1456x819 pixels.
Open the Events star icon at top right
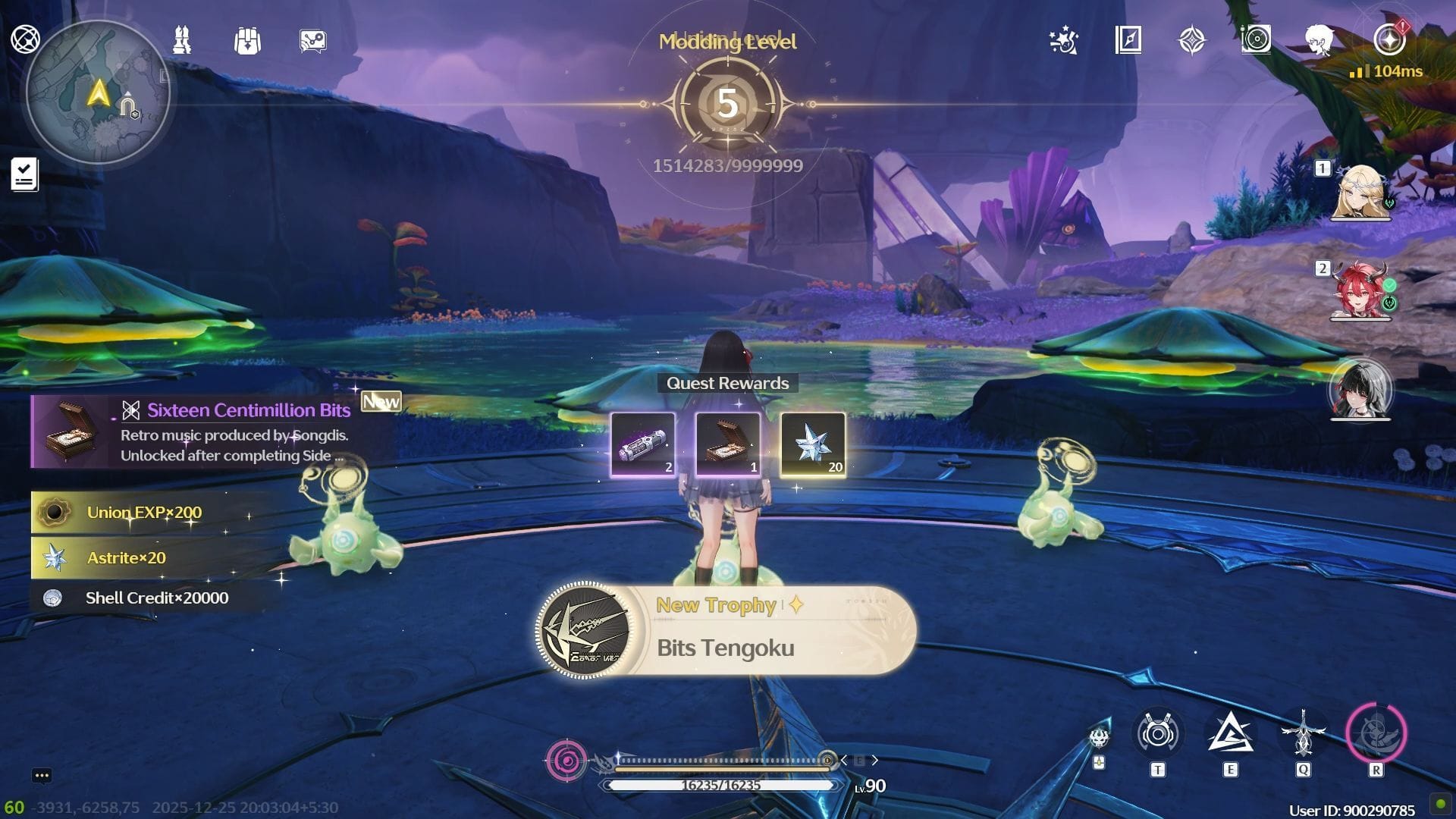coord(1064,43)
